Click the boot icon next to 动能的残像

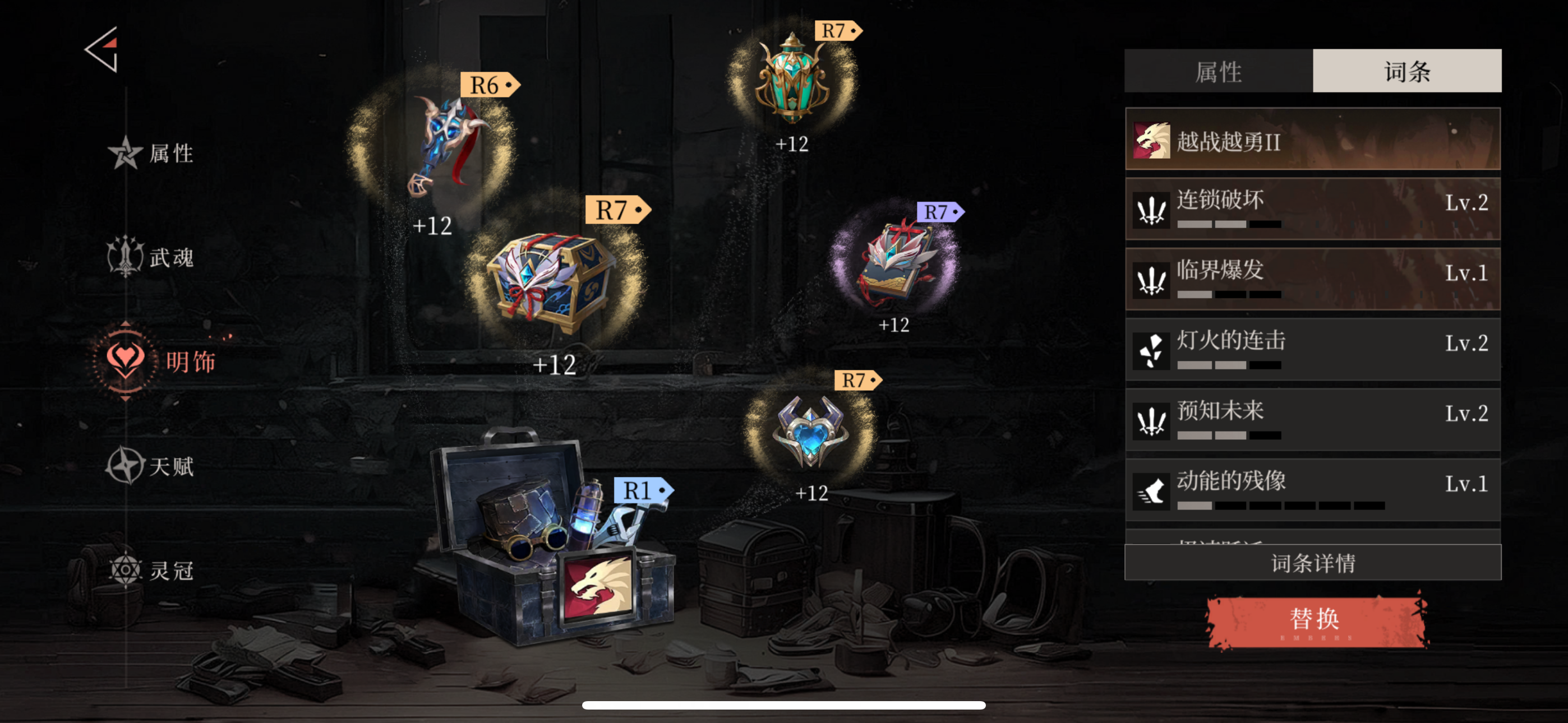[1151, 490]
